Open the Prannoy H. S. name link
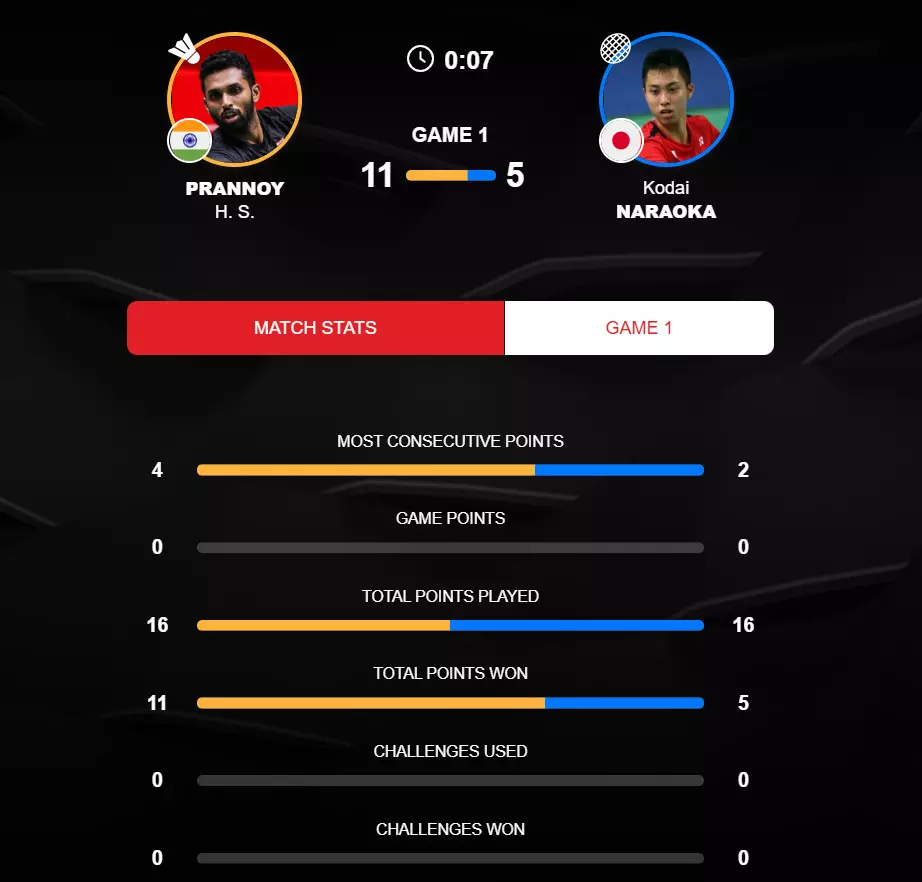The image size is (922, 882). tap(235, 199)
